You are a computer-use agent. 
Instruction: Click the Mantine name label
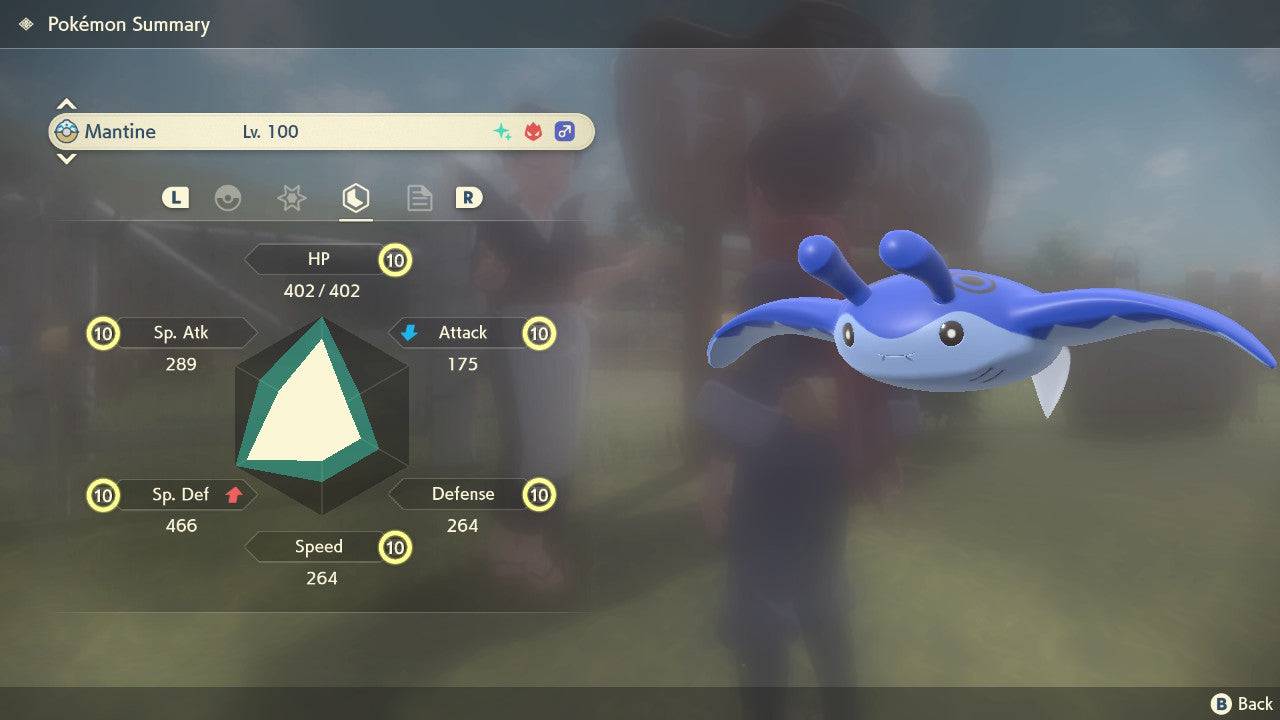(123, 131)
